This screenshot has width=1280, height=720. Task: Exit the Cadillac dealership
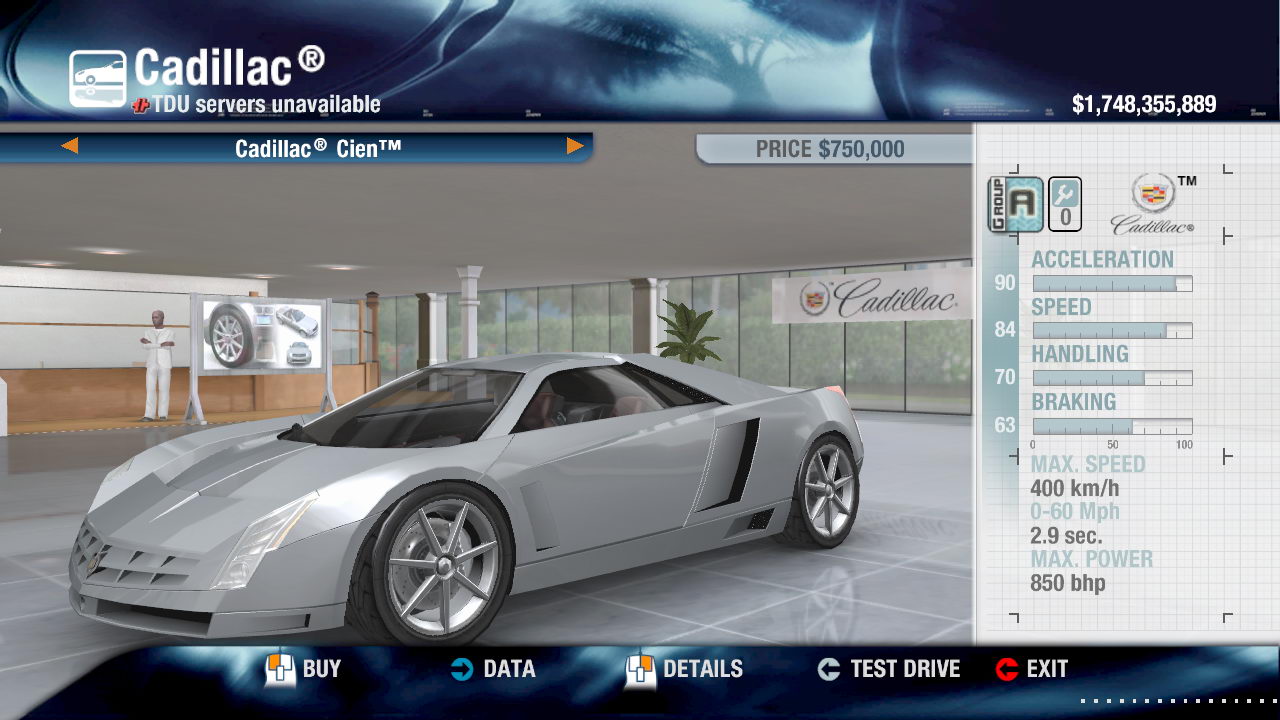pyautogui.click(x=1032, y=669)
